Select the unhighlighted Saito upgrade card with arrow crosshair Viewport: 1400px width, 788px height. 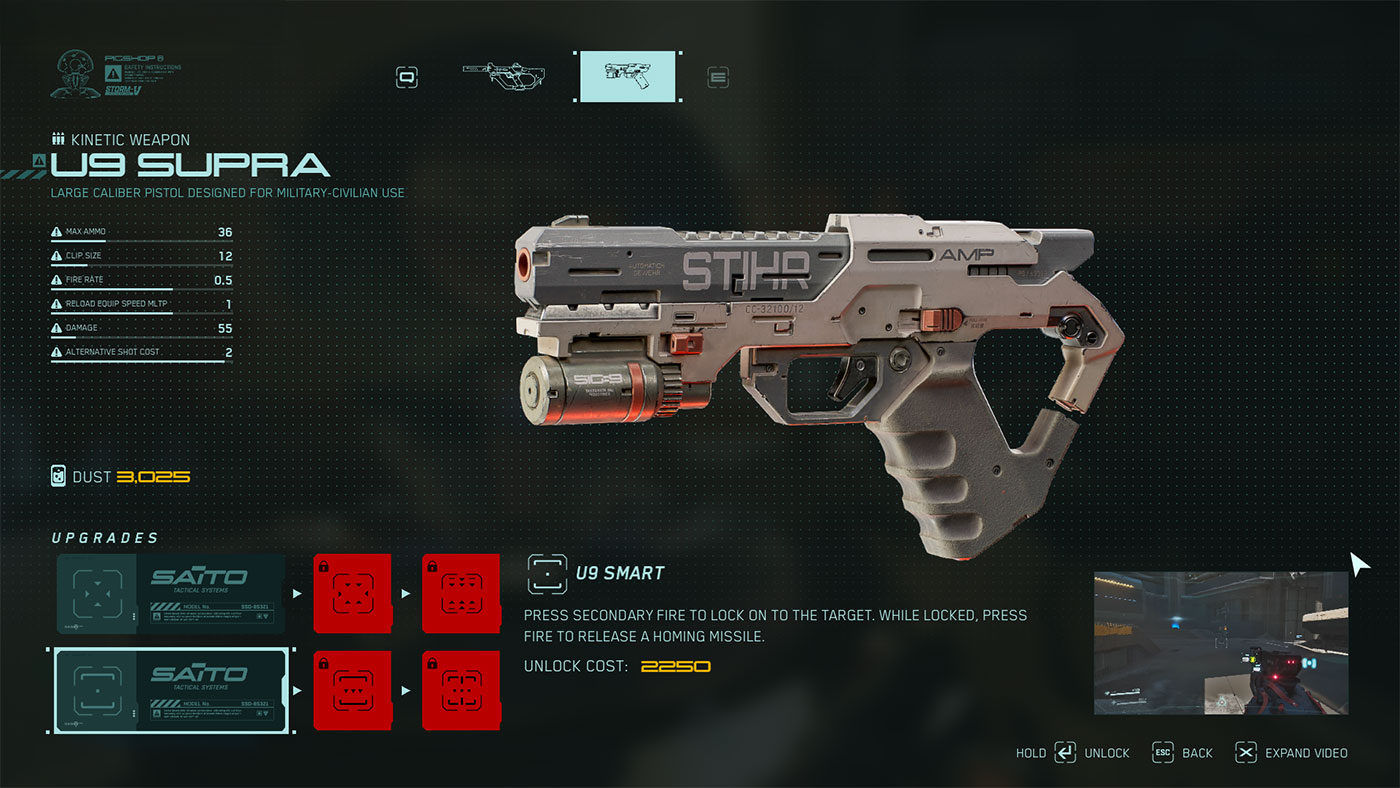171,594
